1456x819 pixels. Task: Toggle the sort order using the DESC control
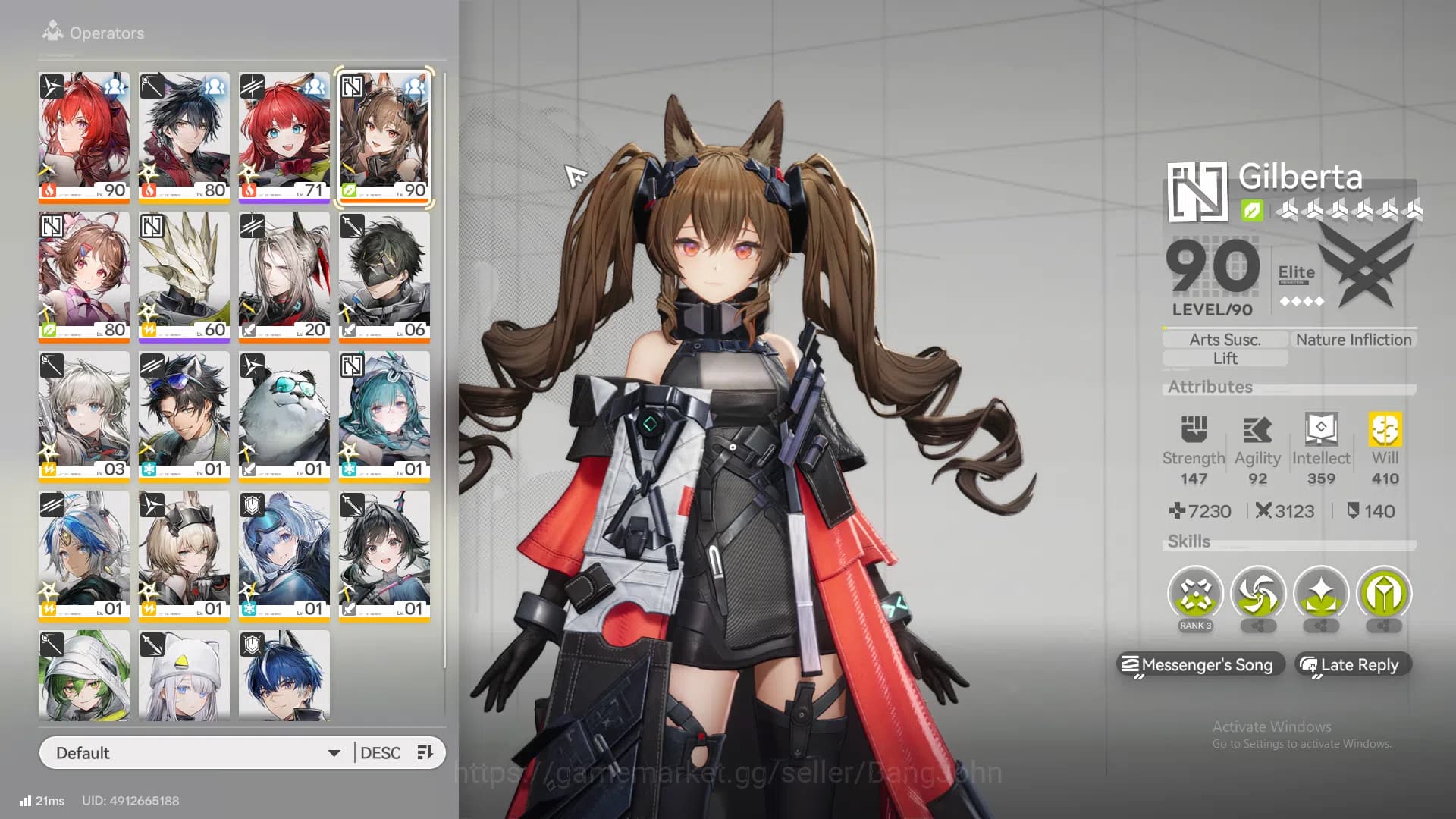point(381,752)
